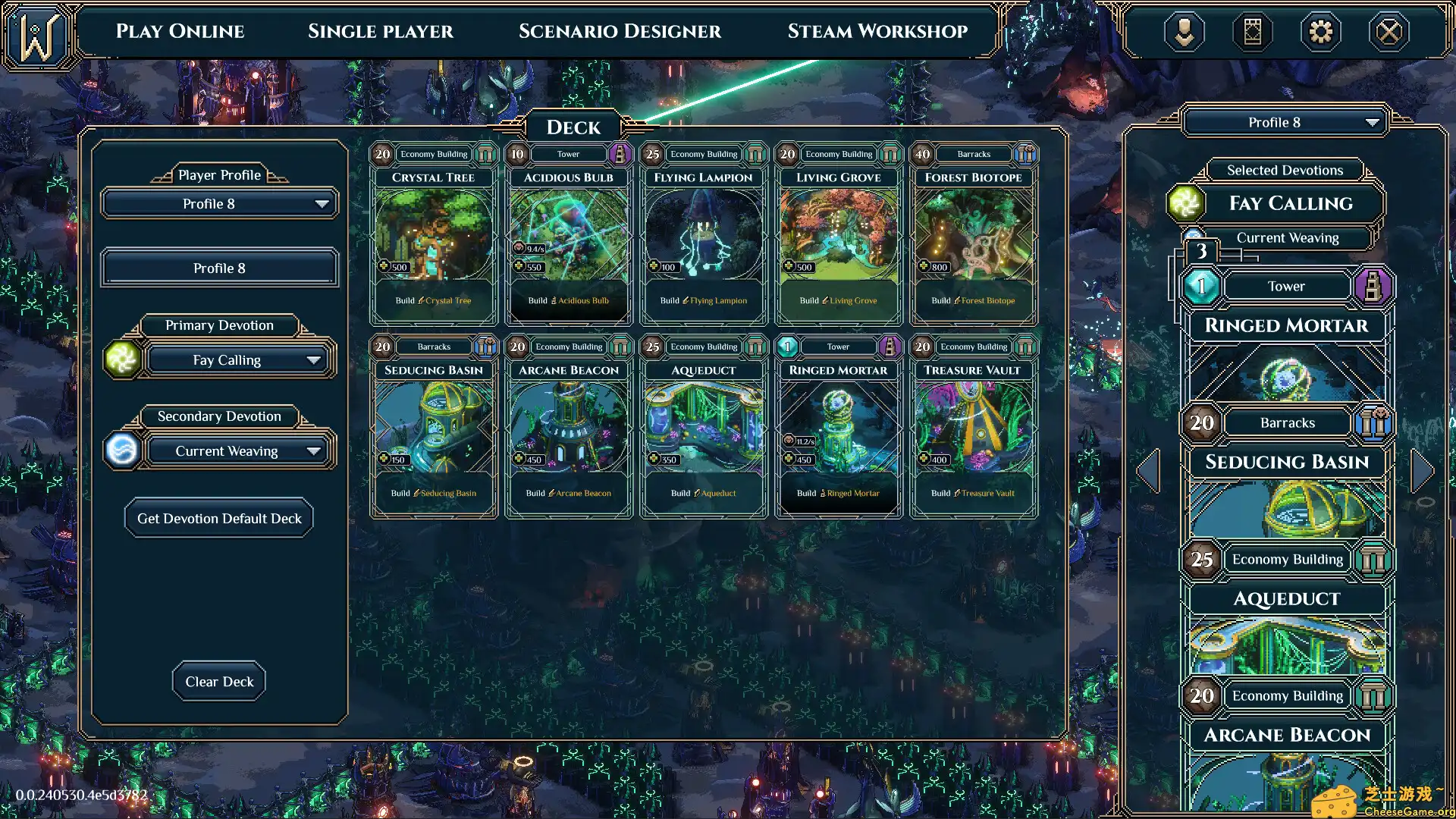Click the right arrow beside the card list
1456x819 pixels.
pos(1423,471)
